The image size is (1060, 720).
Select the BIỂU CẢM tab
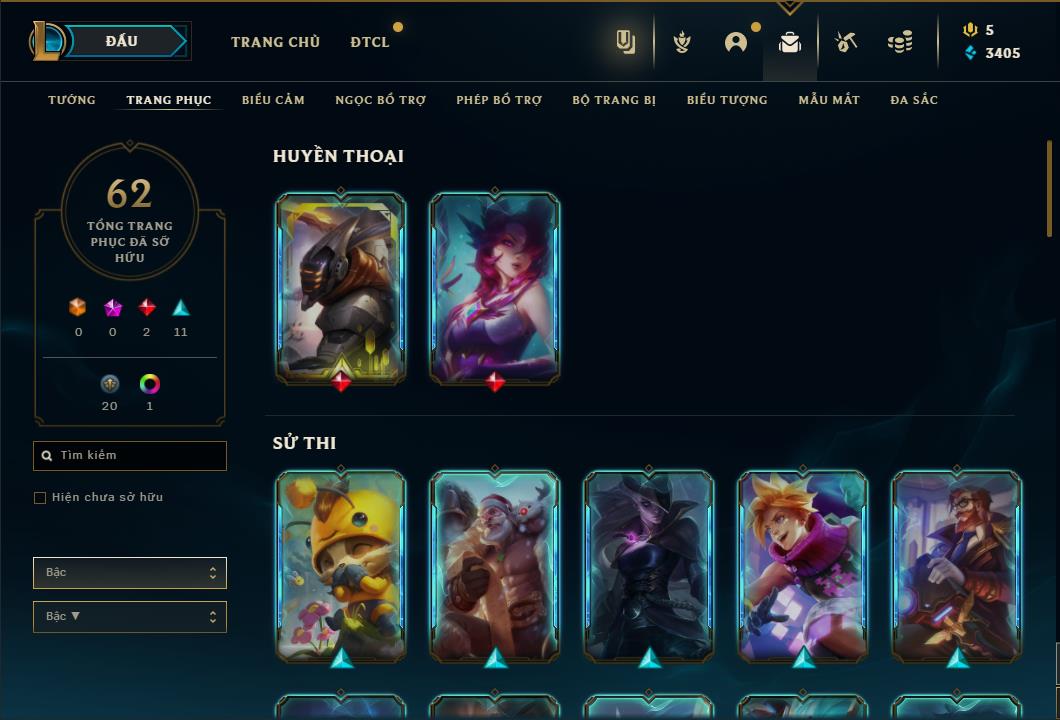(x=273, y=100)
